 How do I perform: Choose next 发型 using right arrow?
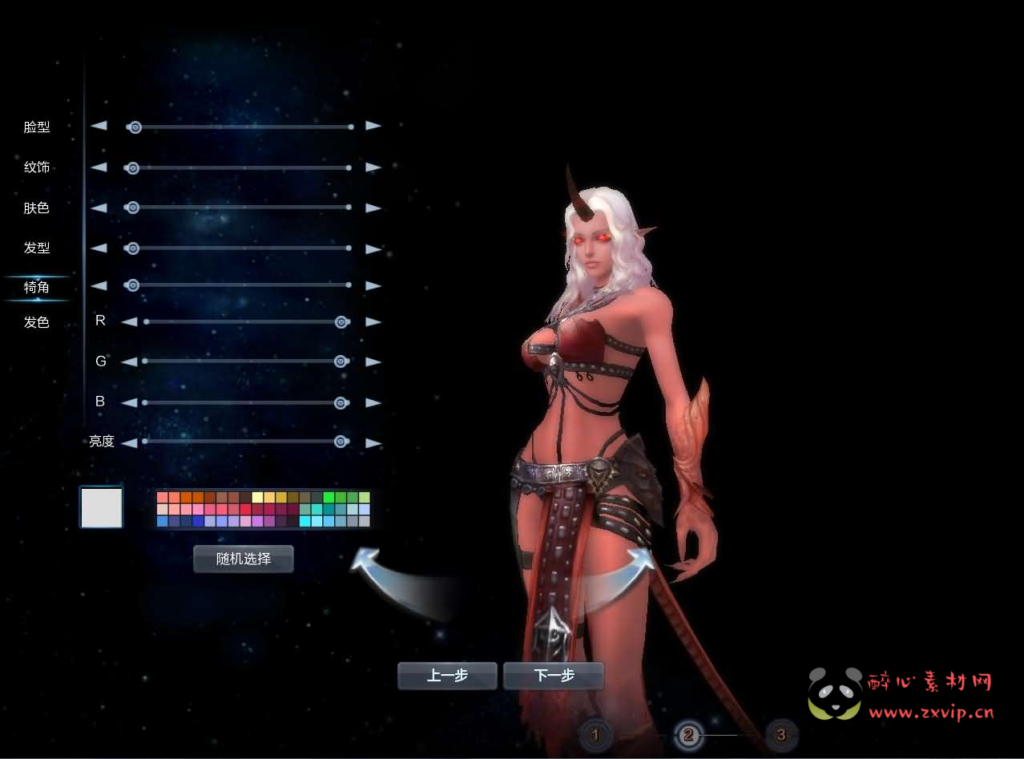click(373, 247)
